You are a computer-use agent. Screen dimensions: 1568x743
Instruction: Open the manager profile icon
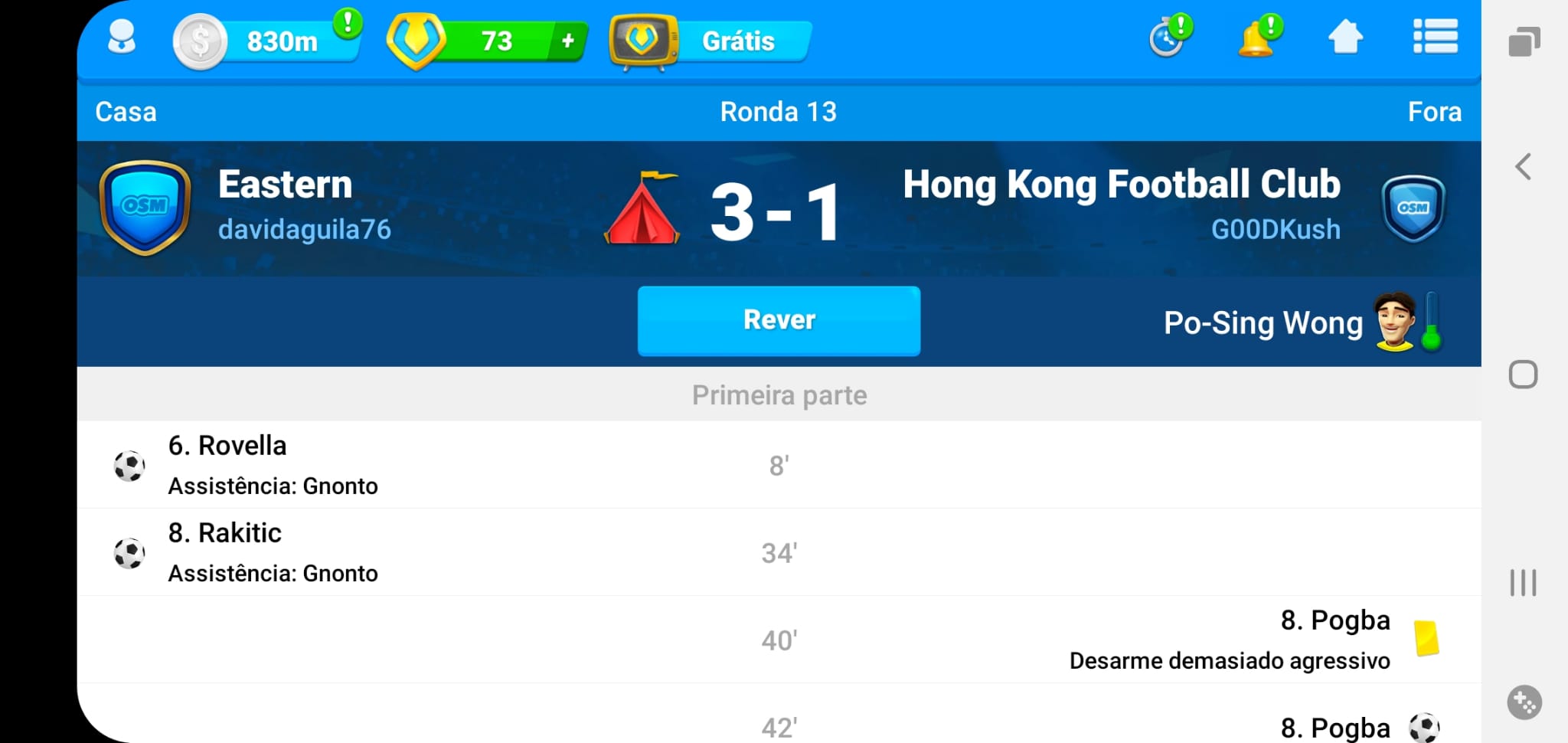[x=122, y=38]
